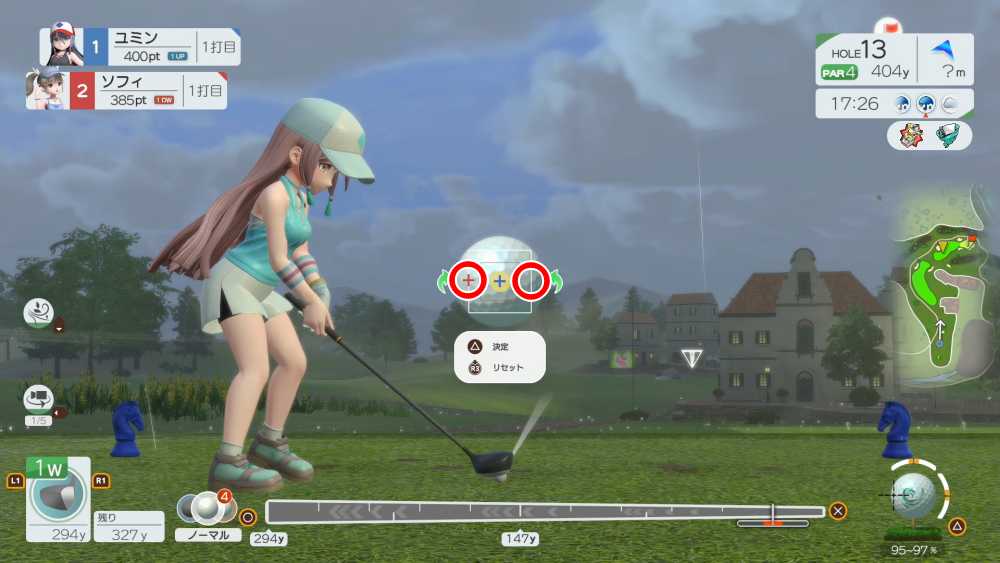Click the shot power gauge bar
Screen dimensions: 1000x563
tap(545, 512)
